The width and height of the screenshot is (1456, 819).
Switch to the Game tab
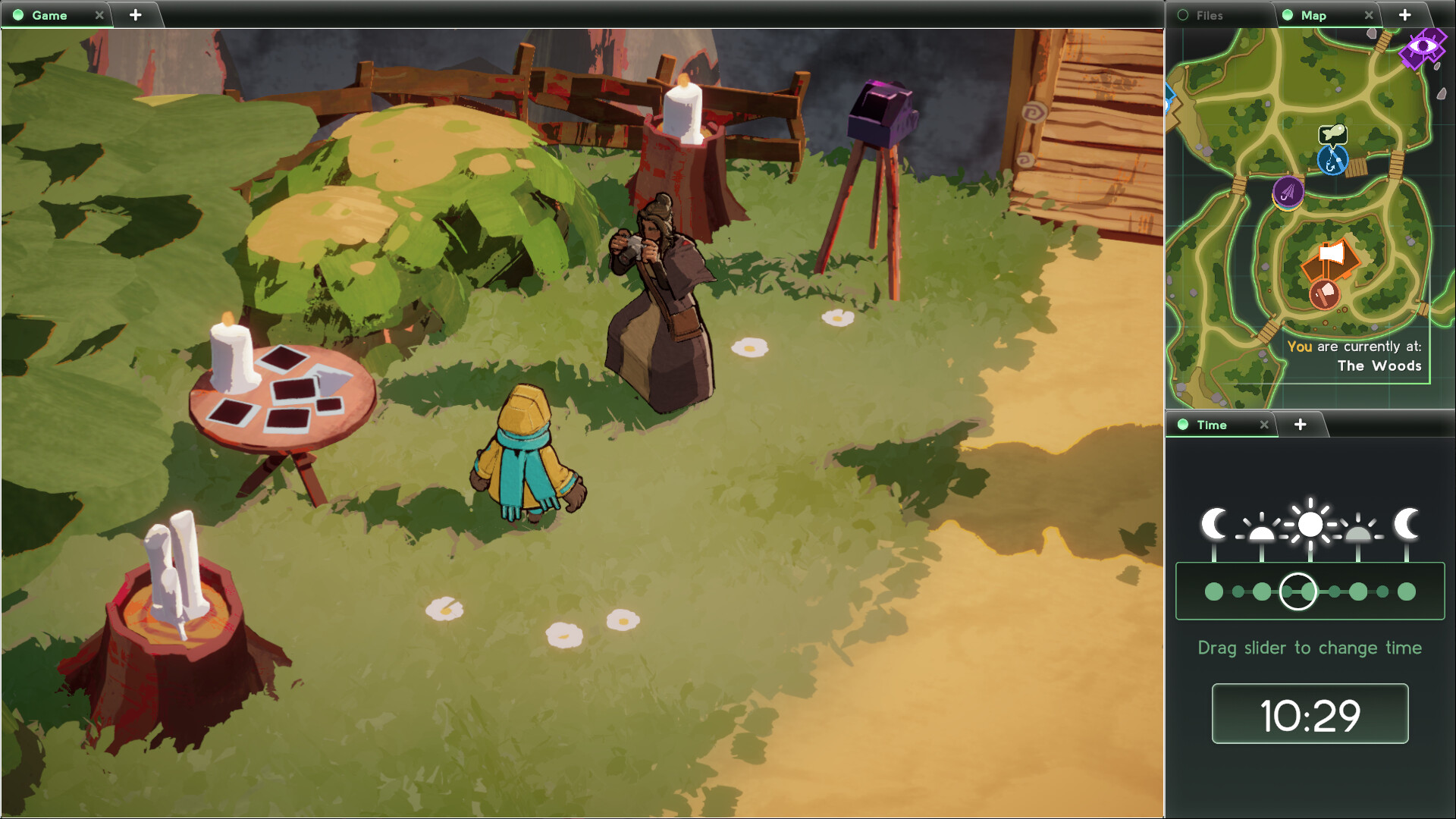pyautogui.click(x=49, y=15)
